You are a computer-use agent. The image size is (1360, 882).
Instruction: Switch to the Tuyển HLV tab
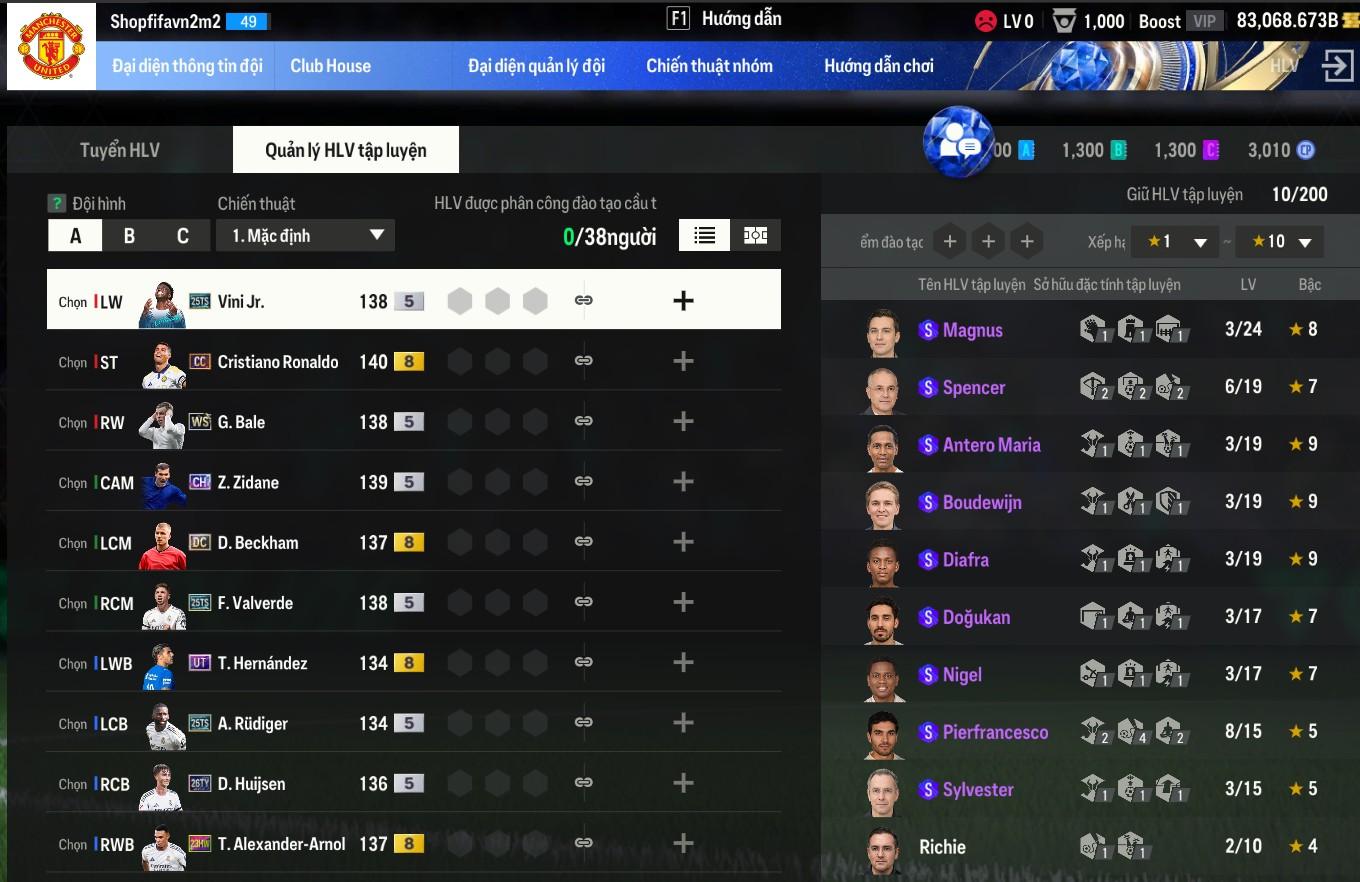point(119,150)
